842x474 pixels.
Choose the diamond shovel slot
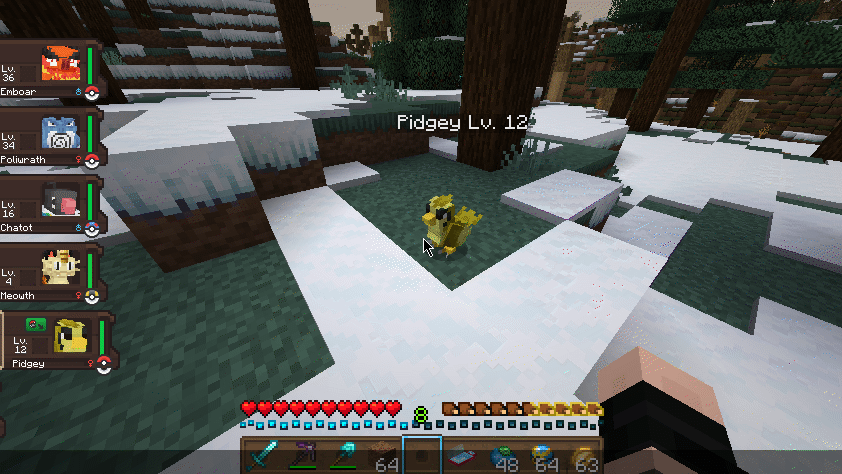pos(341,456)
